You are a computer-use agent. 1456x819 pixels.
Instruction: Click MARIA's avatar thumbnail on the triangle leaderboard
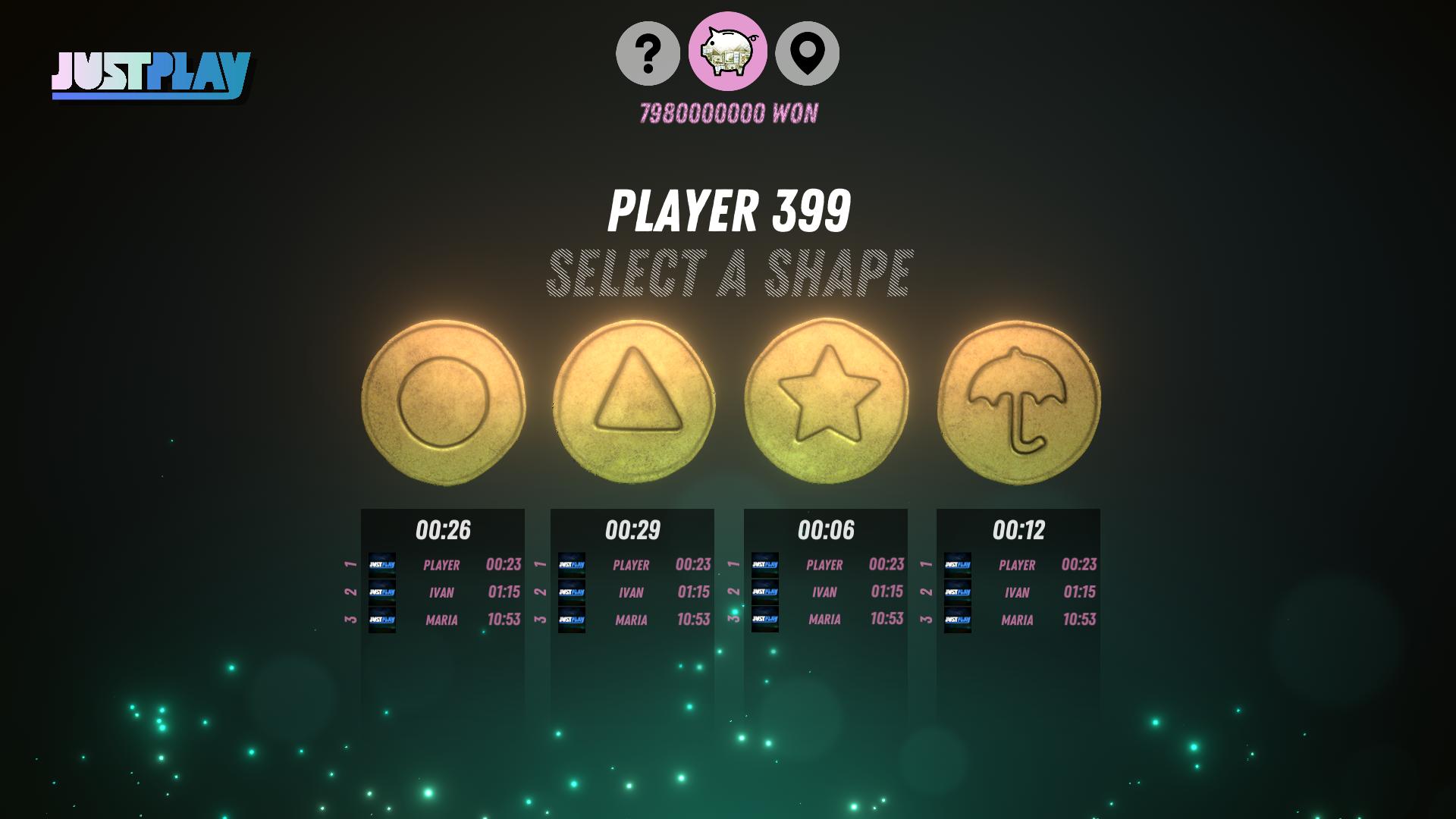coord(572,620)
